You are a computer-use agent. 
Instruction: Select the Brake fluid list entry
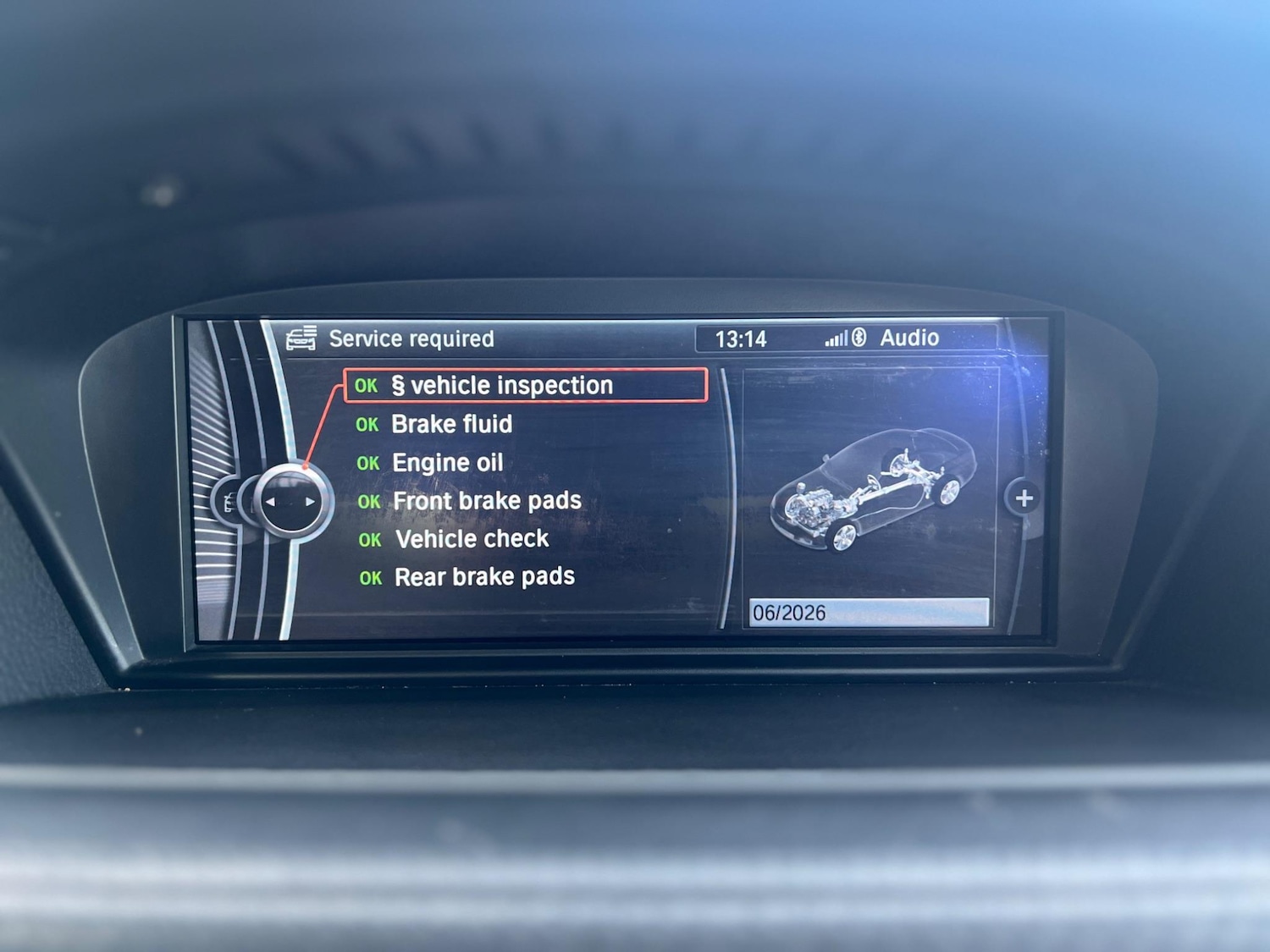(x=451, y=424)
